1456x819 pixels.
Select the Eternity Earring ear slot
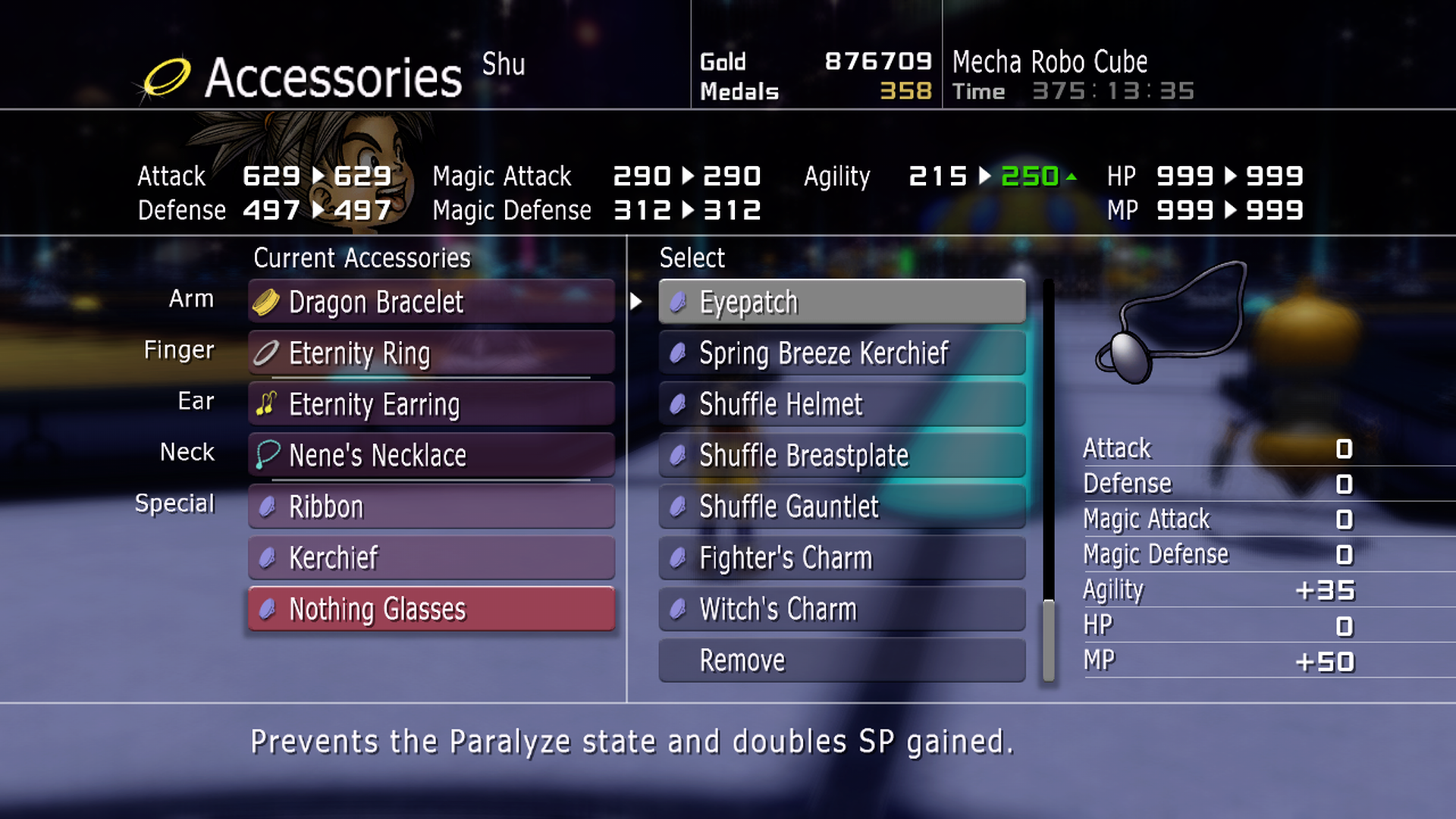431,404
